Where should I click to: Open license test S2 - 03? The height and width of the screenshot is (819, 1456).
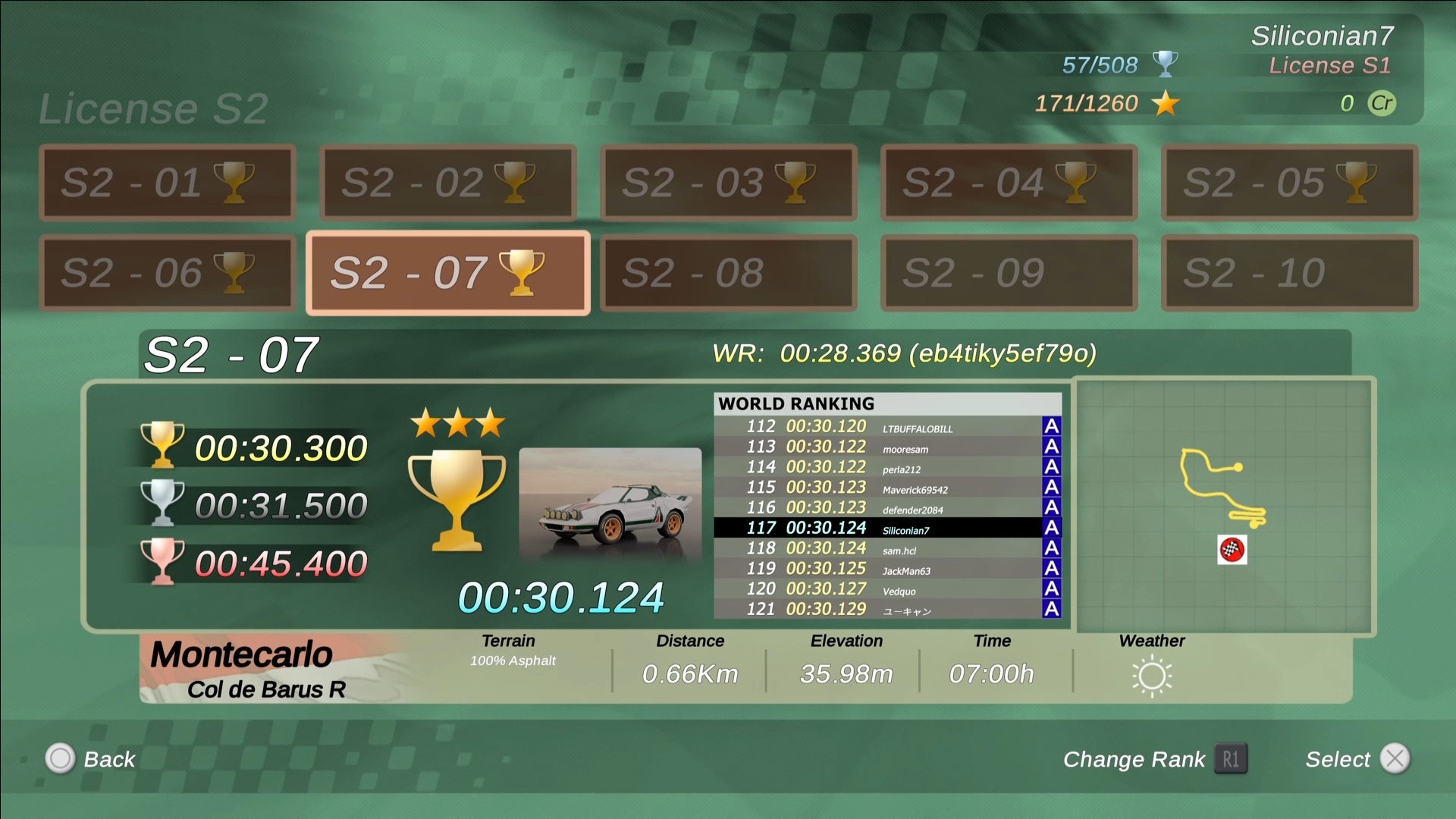[x=728, y=183]
